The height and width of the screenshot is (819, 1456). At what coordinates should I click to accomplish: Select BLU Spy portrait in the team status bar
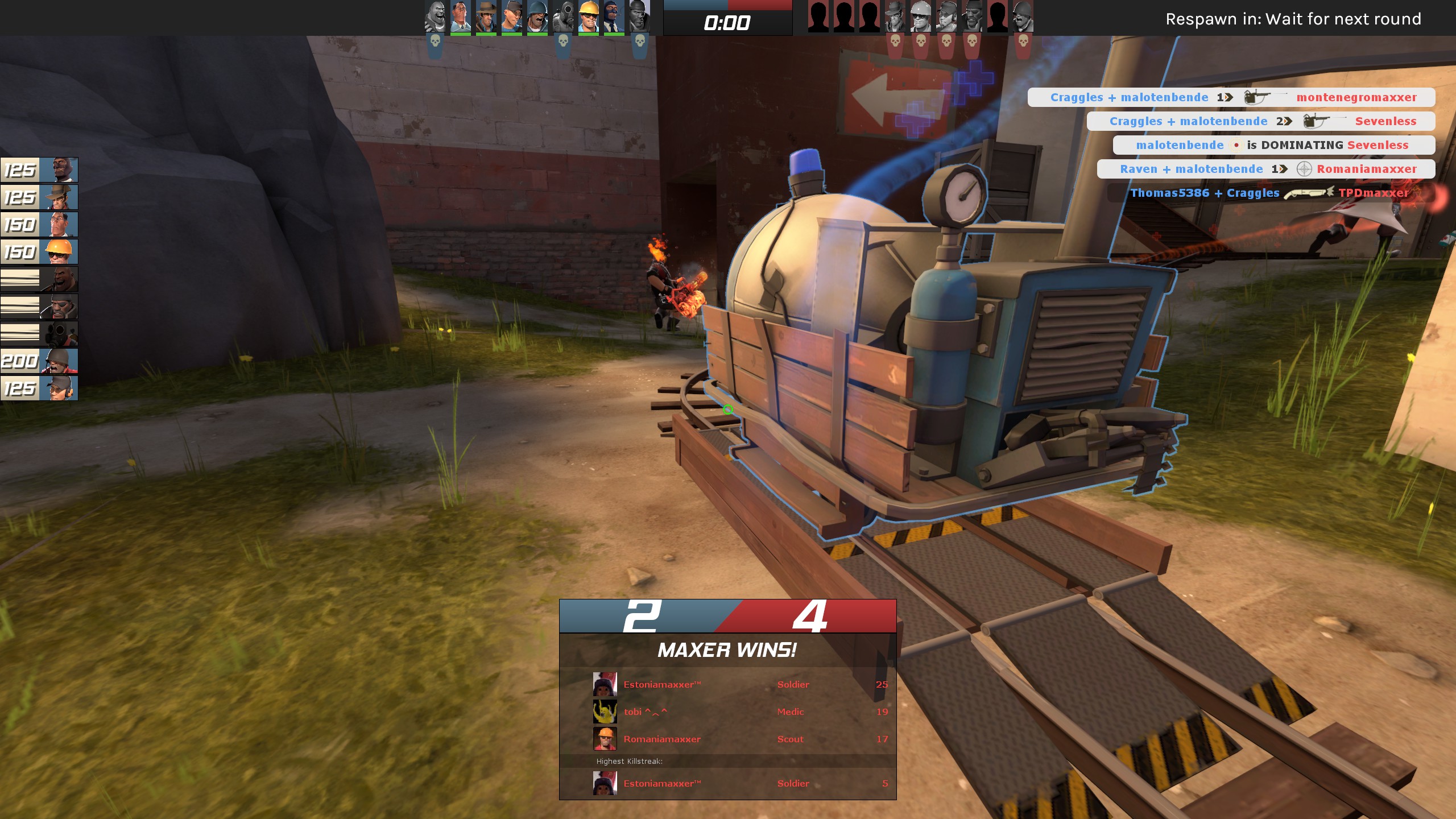[x=614, y=17]
